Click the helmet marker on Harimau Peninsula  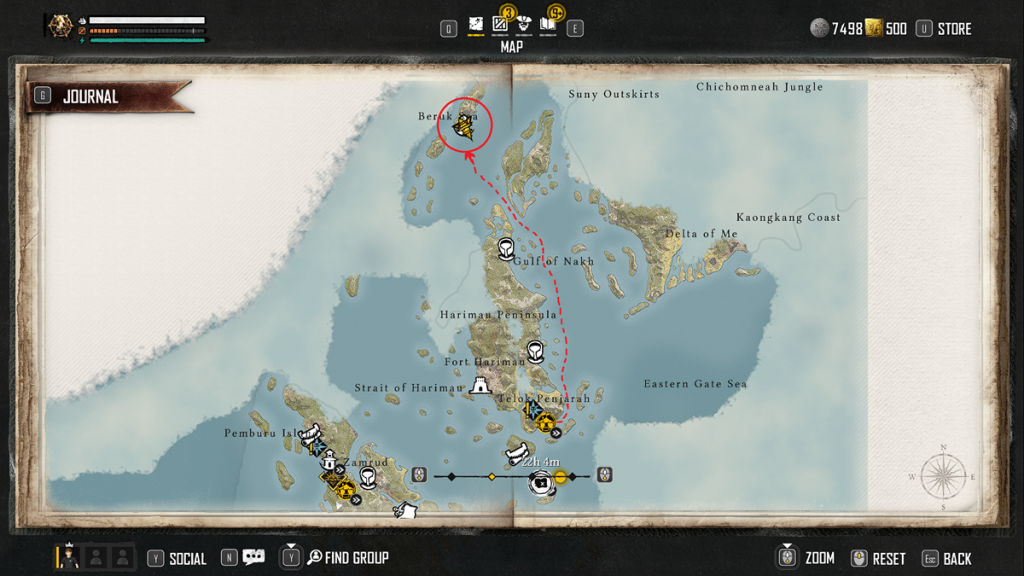[x=535, y=349]
